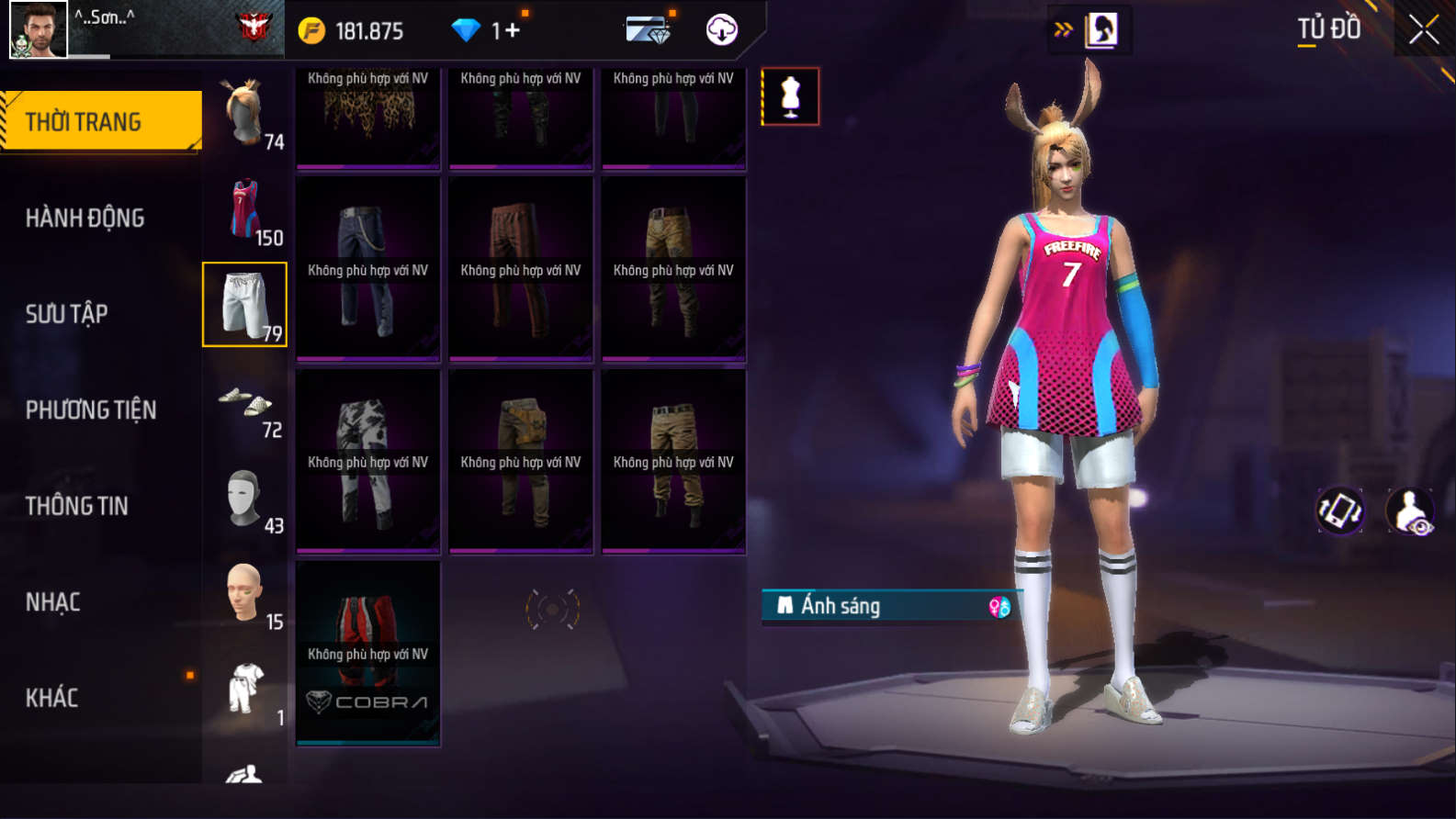Select the white face mask category
This screenshot has width=1456, height=819.
coord(245,499)
